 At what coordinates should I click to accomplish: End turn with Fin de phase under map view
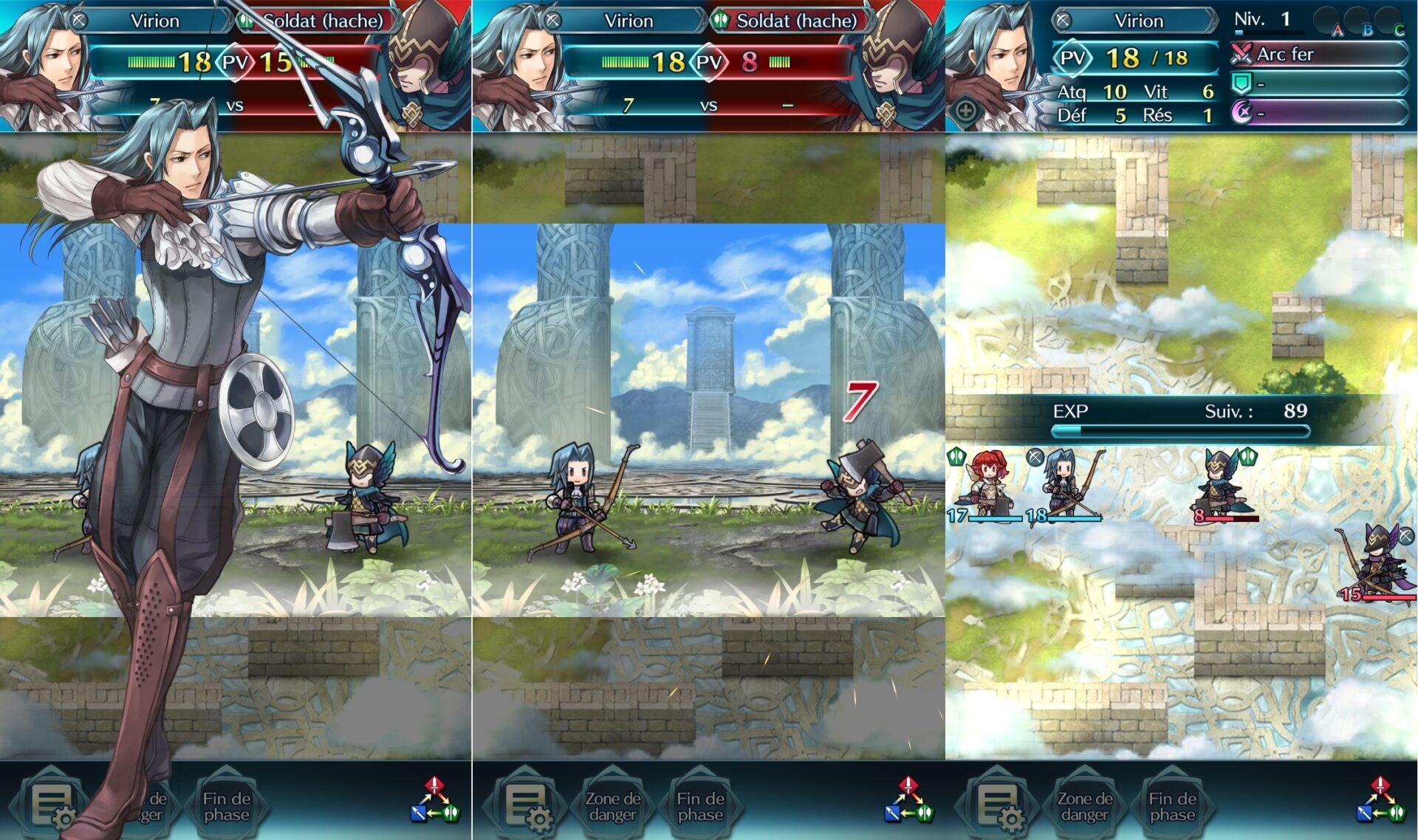(1172, 806)
